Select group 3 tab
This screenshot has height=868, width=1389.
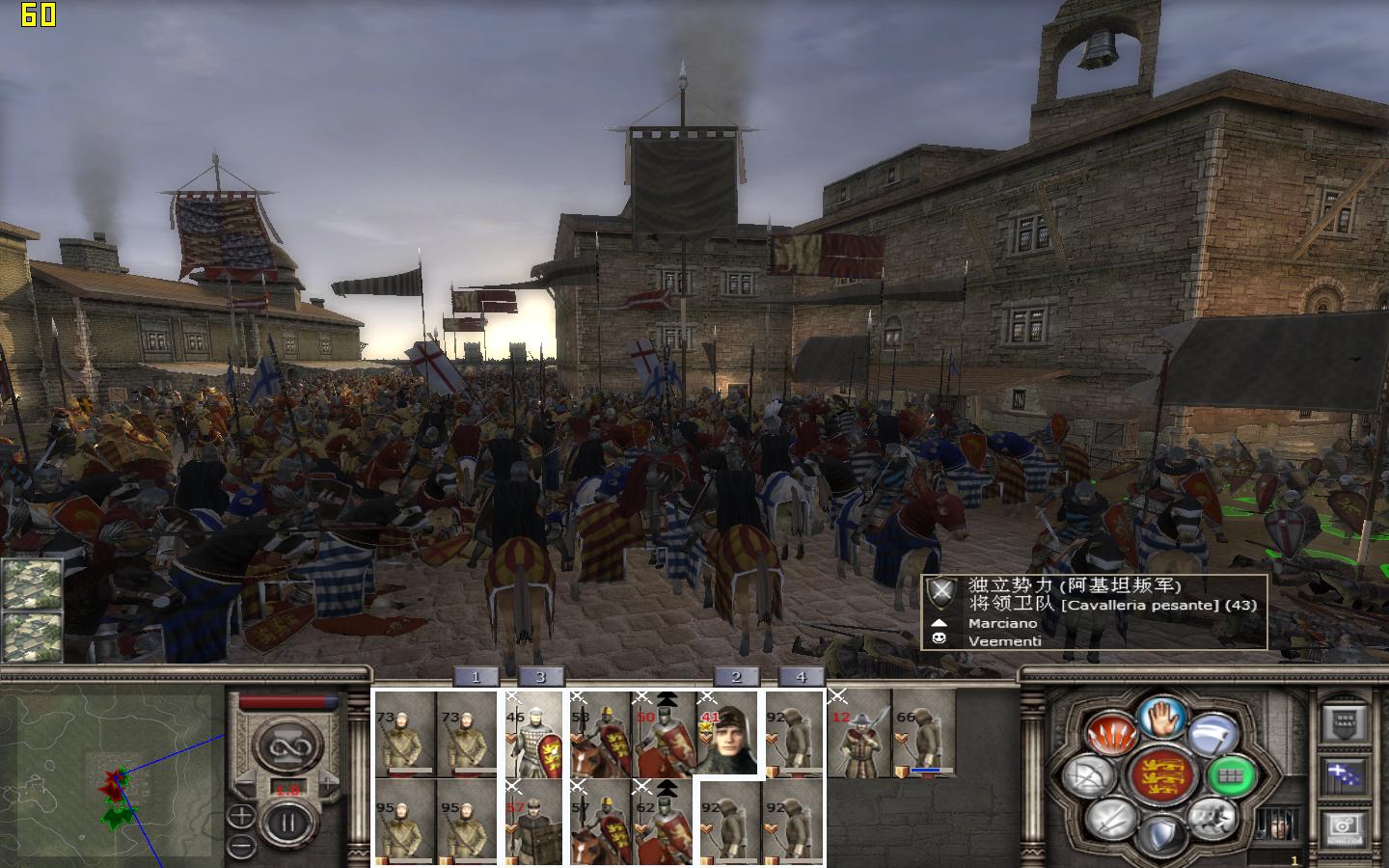click(x=540, y=677)
